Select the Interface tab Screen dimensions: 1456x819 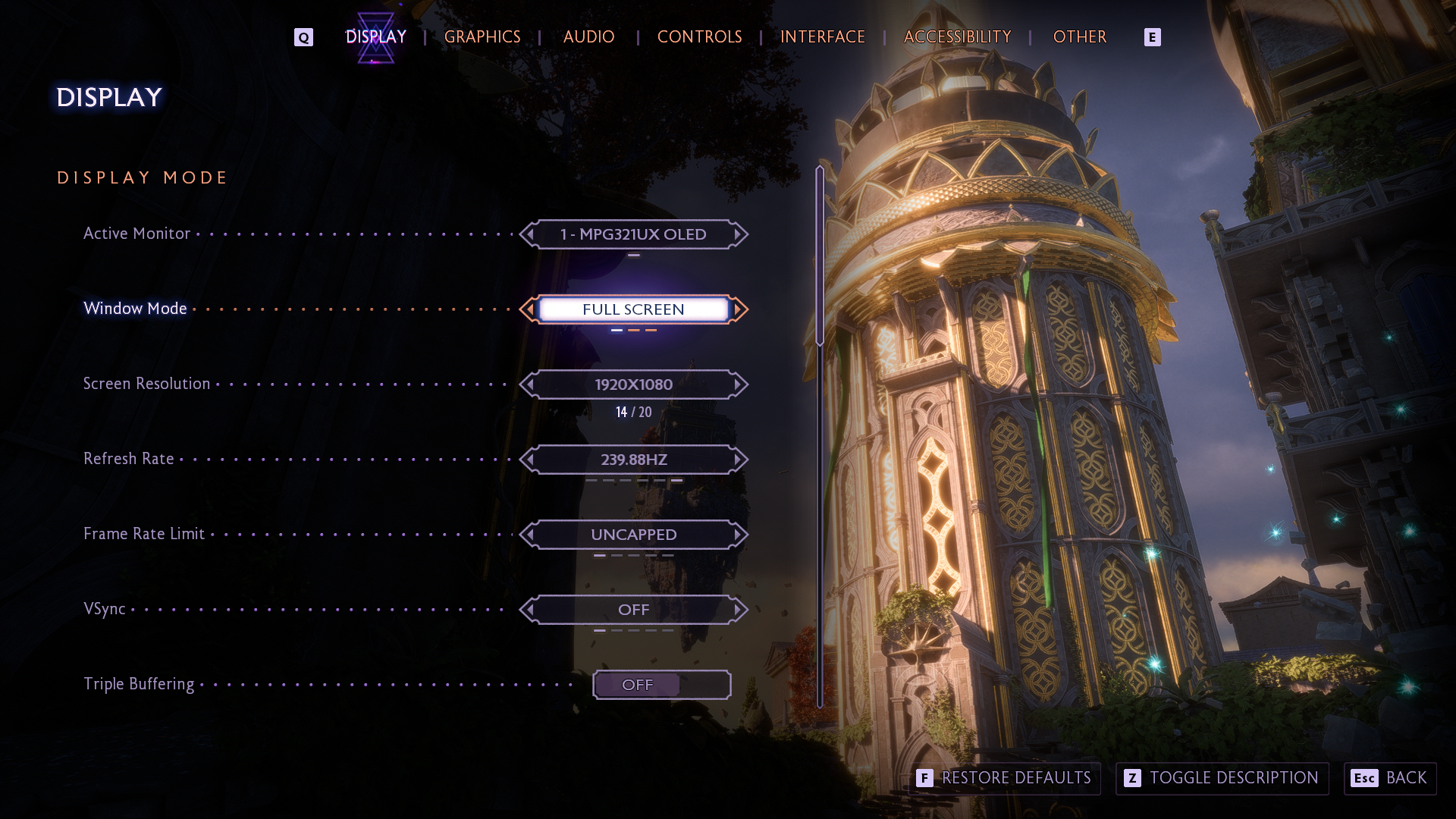click(x=822, y=37)
